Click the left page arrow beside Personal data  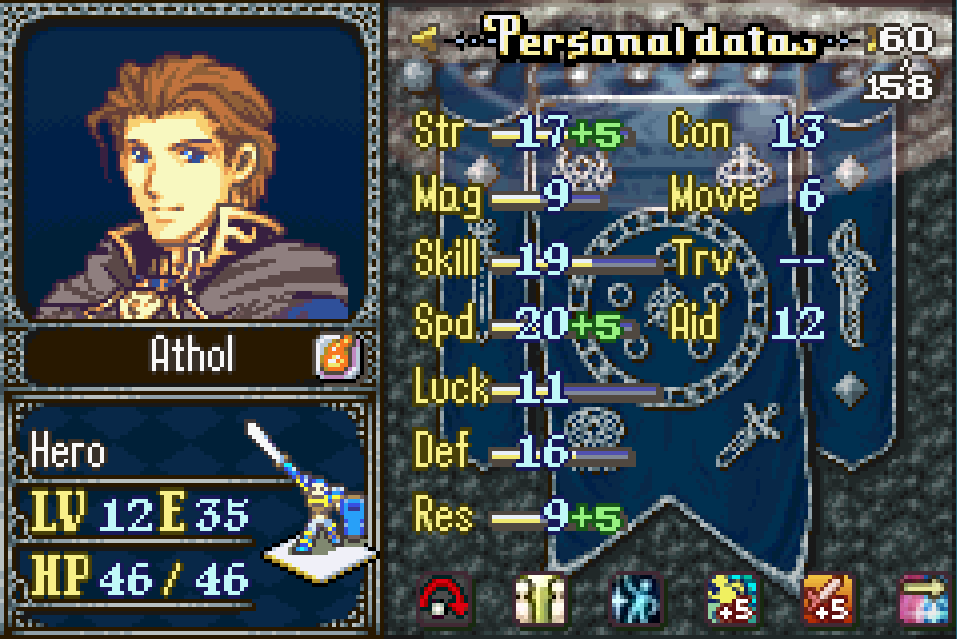(424, 39)
